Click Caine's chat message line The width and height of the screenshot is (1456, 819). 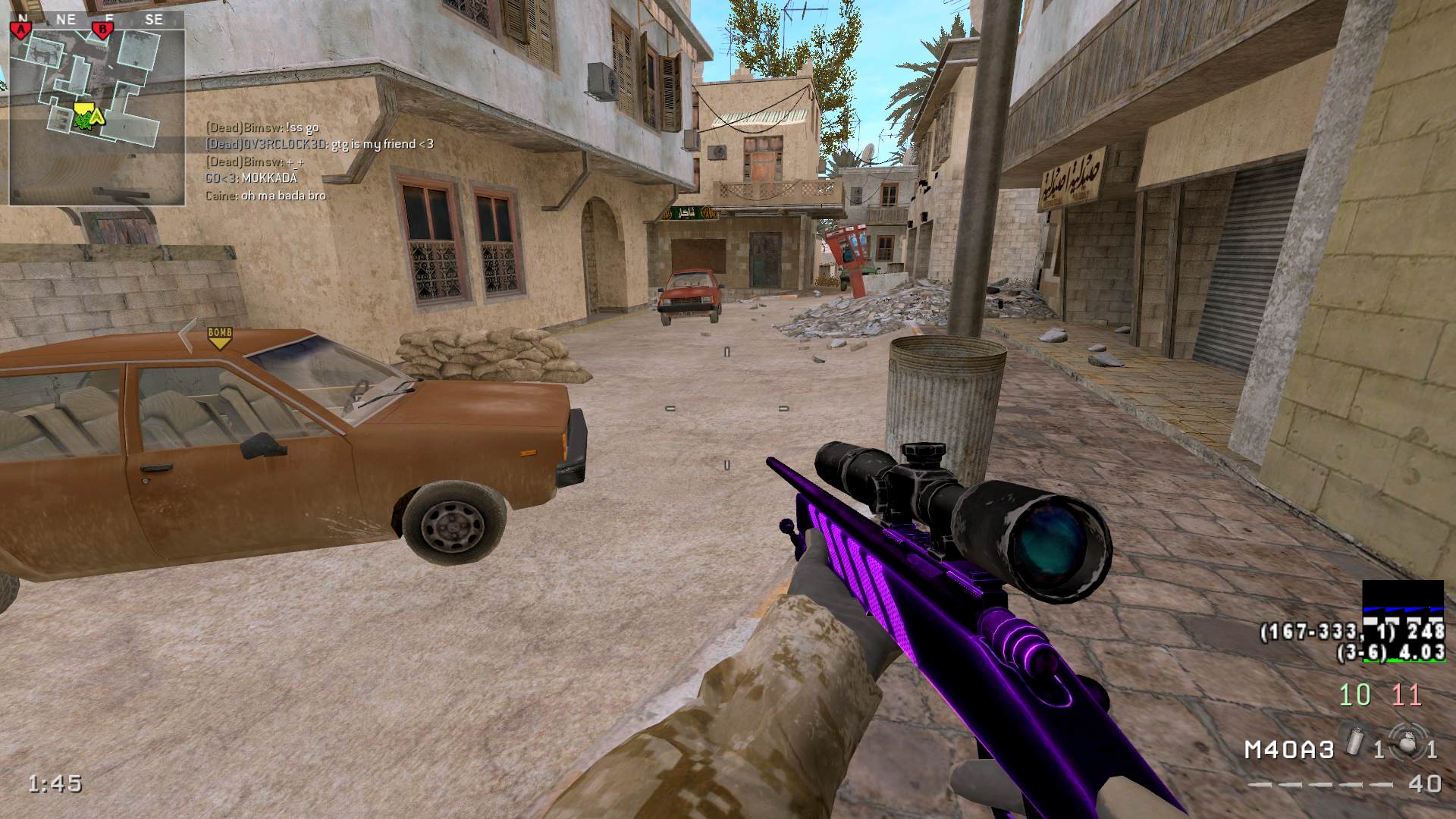coord(265,196)
